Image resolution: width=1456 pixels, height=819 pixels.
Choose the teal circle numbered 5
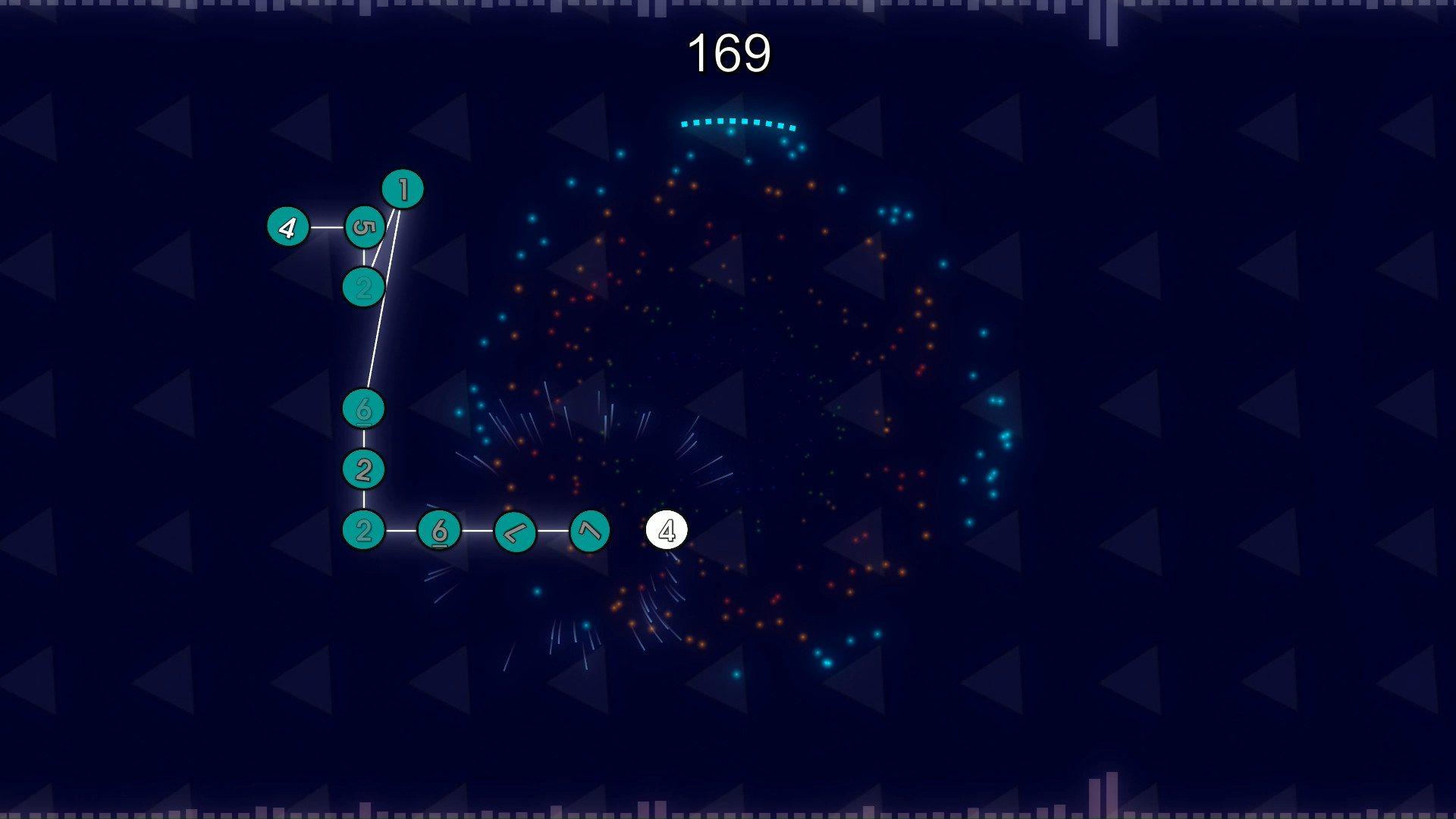pyautogui.click(x=365, y=227)
